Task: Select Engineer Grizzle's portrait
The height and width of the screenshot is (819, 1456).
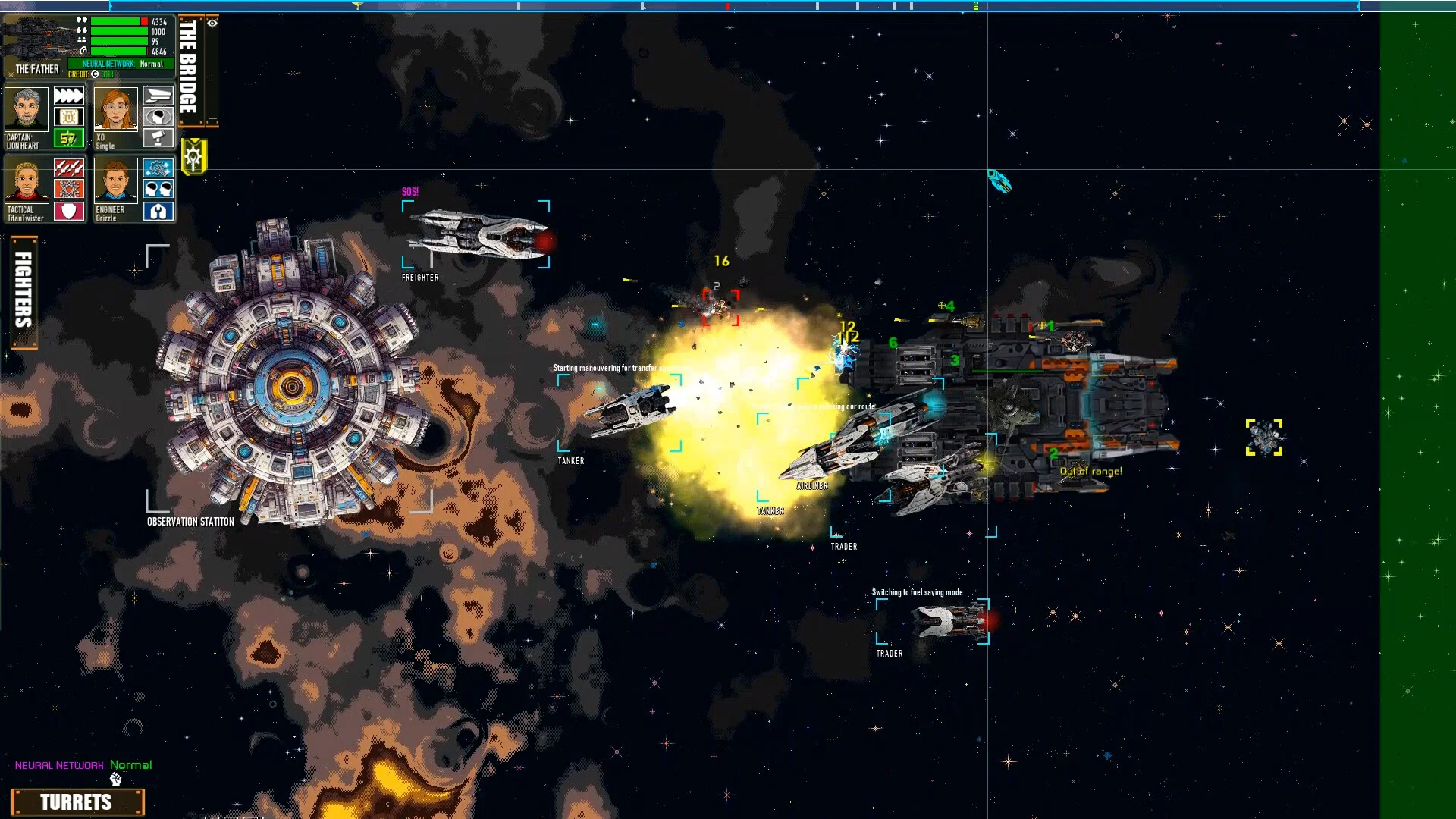Action: (x=116, y=180)
